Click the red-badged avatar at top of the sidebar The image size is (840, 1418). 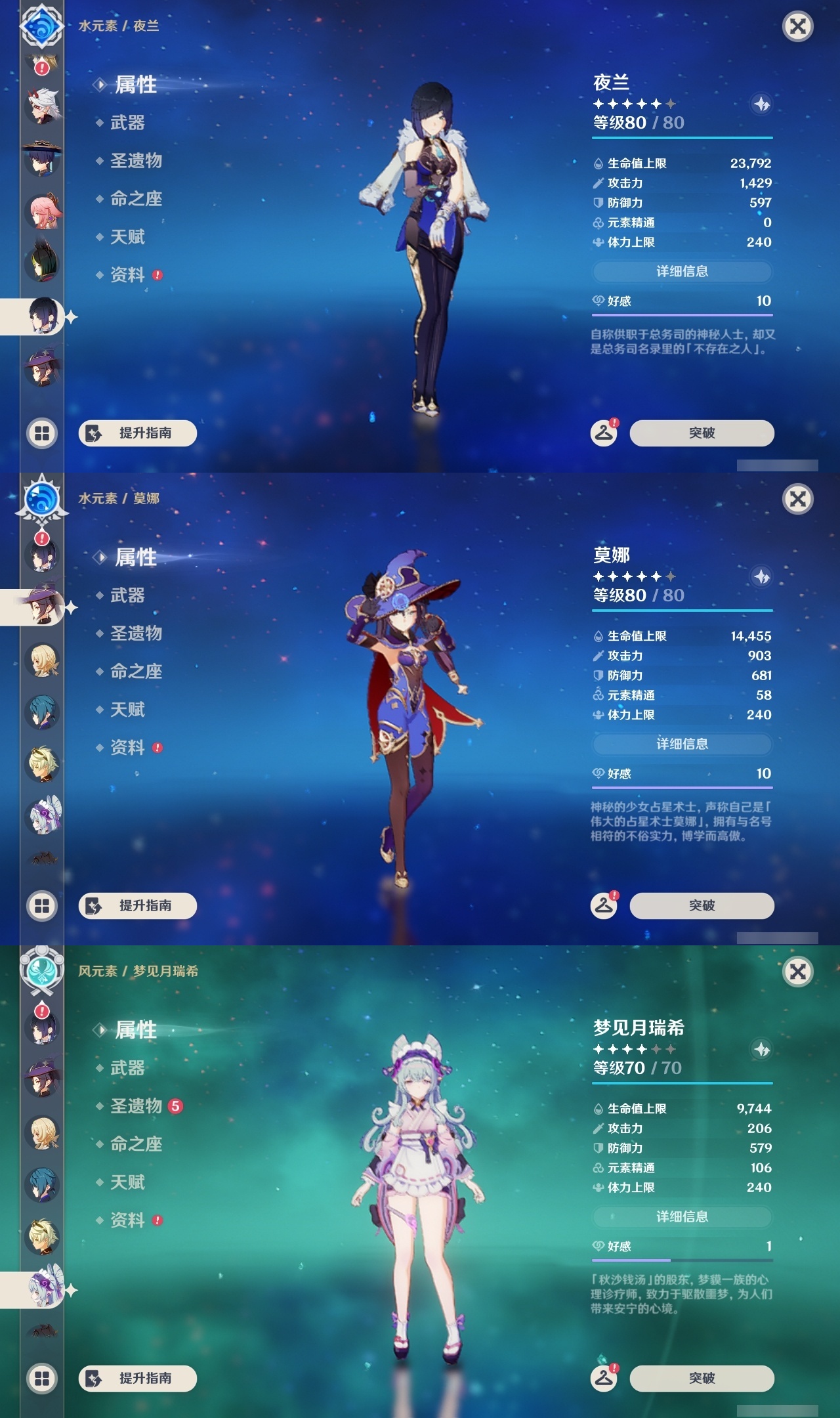43,66
